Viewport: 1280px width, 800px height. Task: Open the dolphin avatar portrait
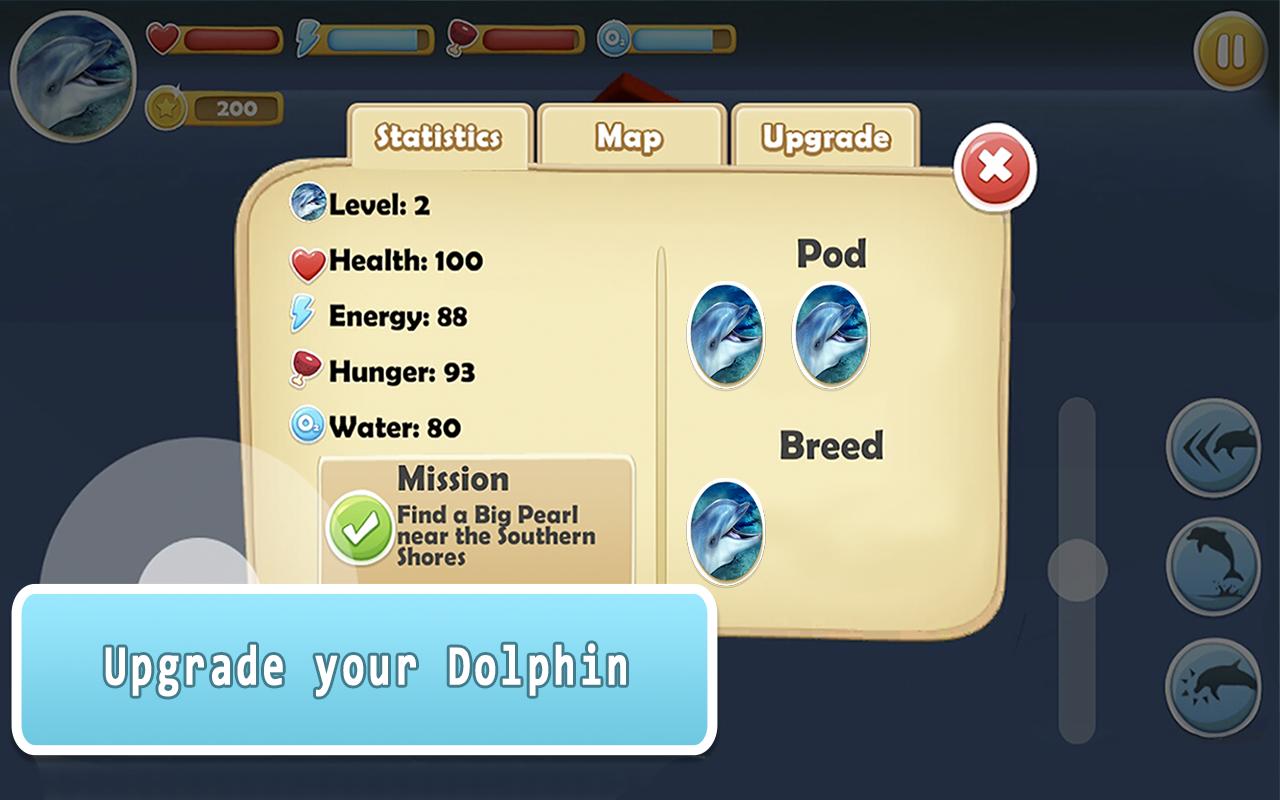[x=73, y=75]
